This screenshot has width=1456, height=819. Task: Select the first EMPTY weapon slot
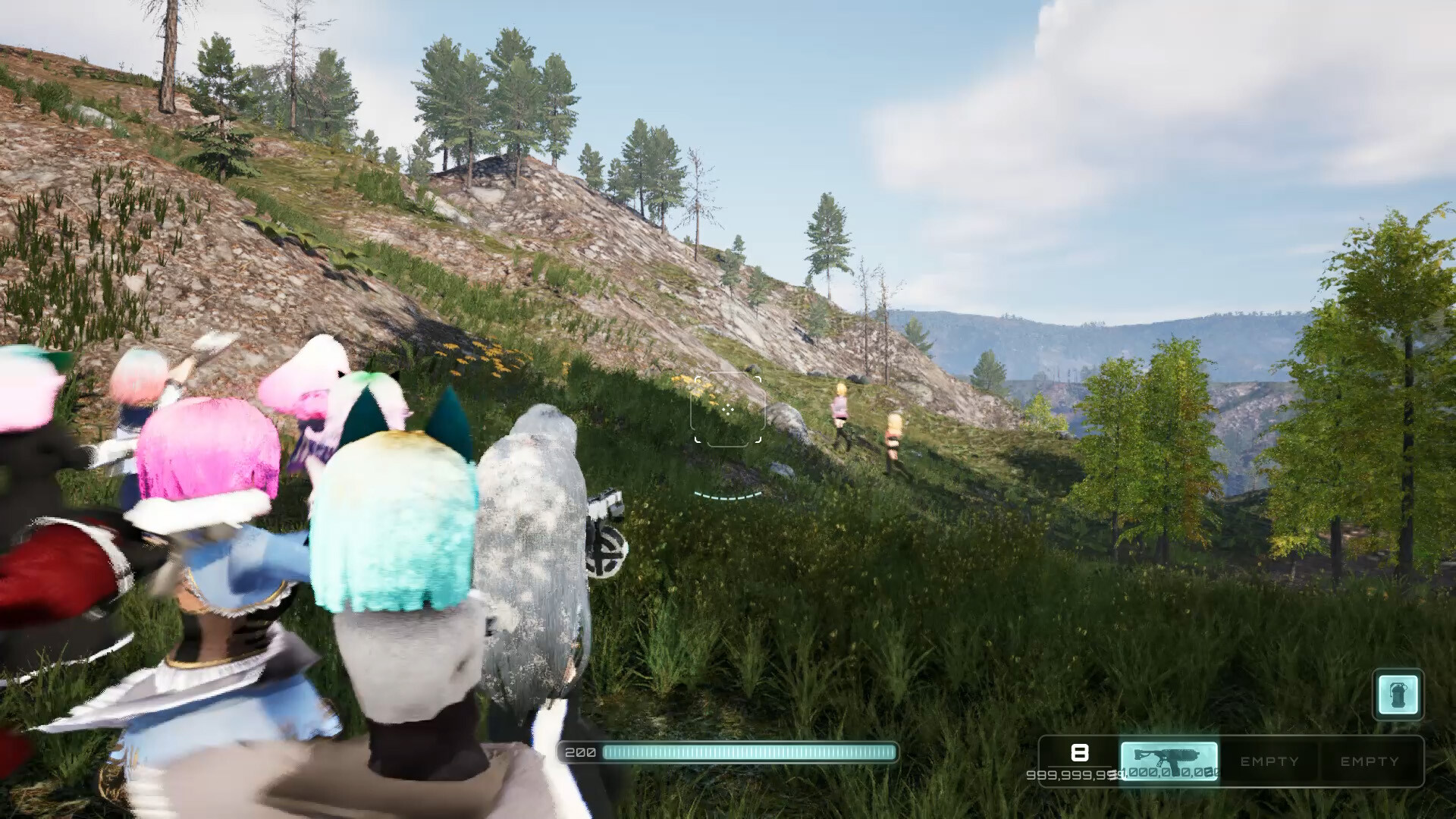pos(1269,762)
